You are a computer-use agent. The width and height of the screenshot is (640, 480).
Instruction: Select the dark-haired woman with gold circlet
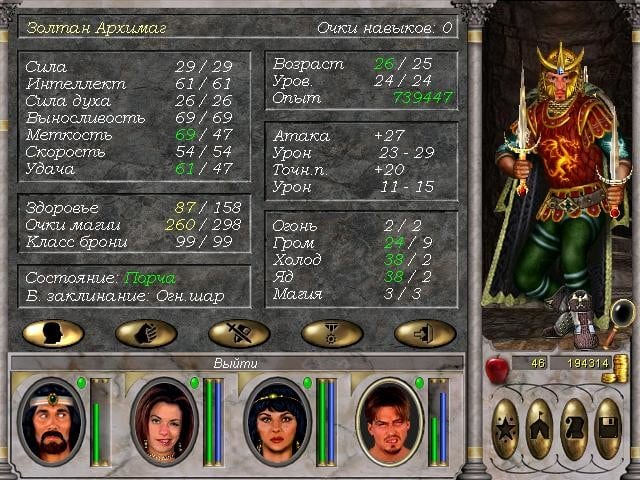click(277, 421)
